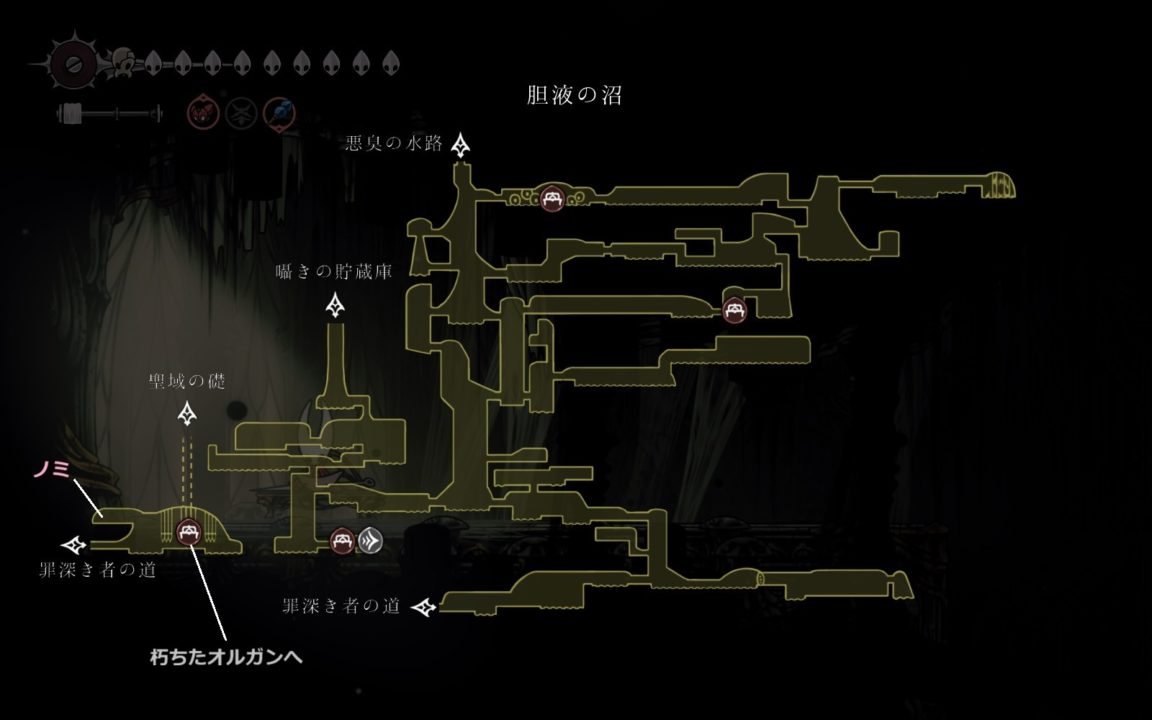The image size is (1152, 720).
Task: Select the bench marker in the domed room
Action: click(x=187, y=533)
